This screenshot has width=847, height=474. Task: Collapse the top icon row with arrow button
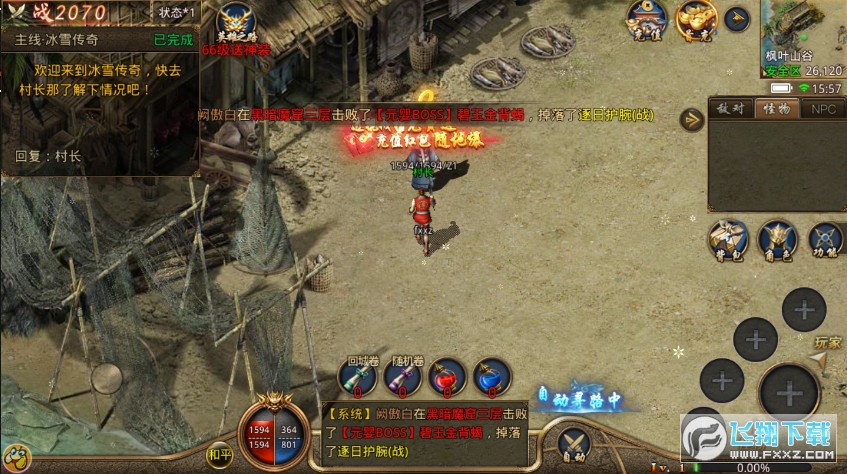[x=738, y=17]
